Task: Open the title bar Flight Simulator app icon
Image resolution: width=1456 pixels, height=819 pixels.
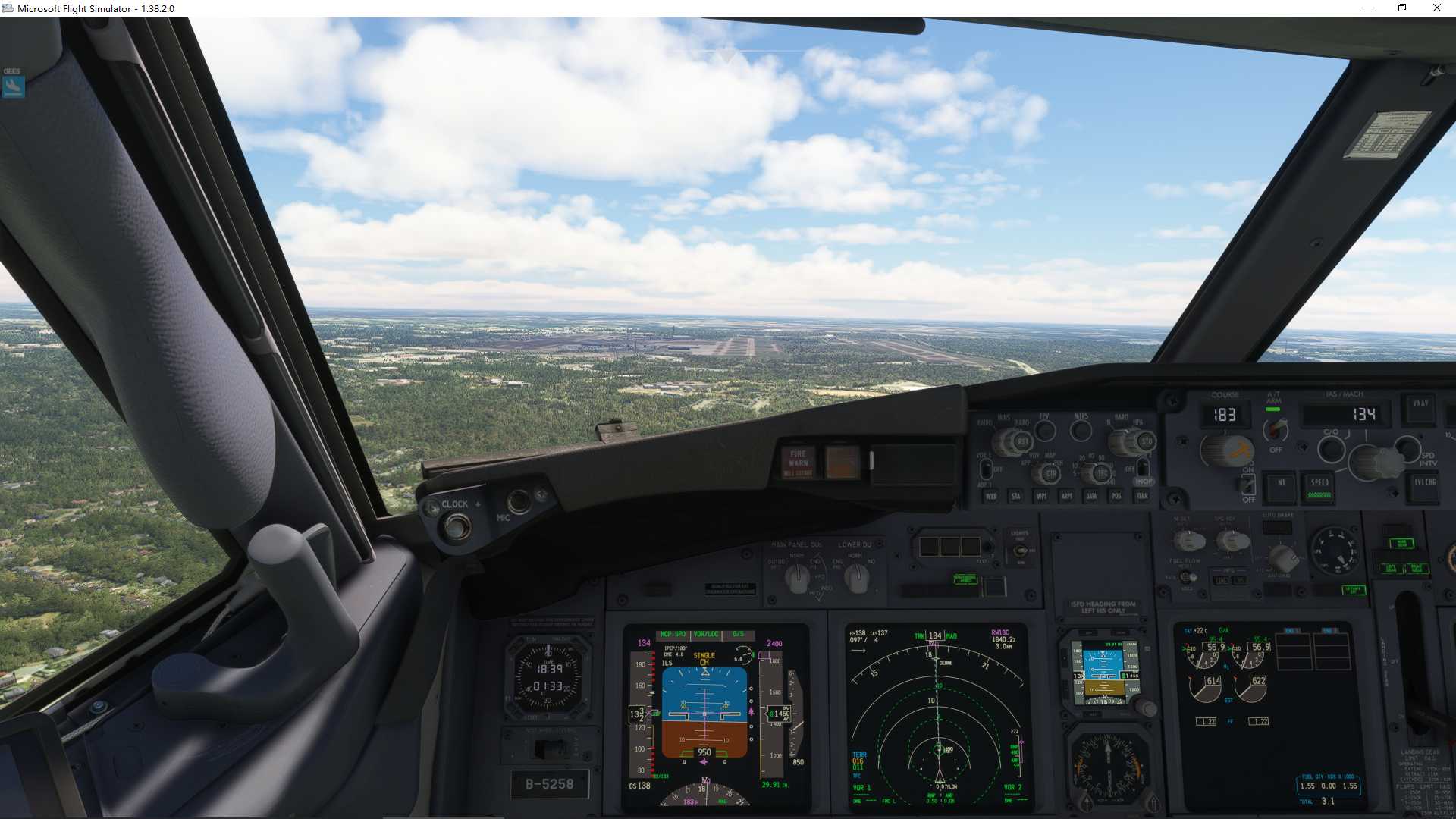Action: click(x=7, y=8)
